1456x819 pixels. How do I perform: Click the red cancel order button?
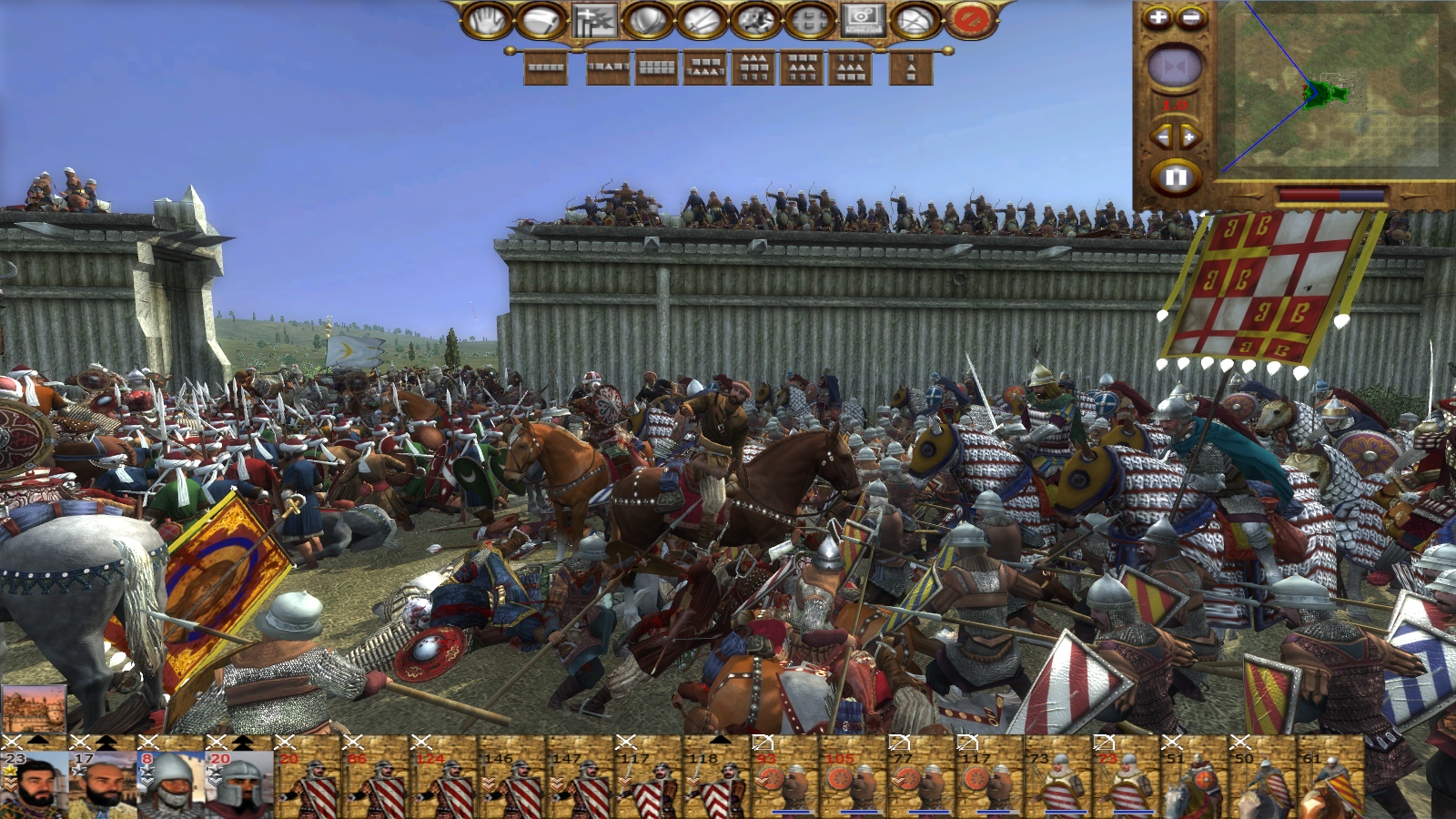pyautogui.click(x=970, y=20)
